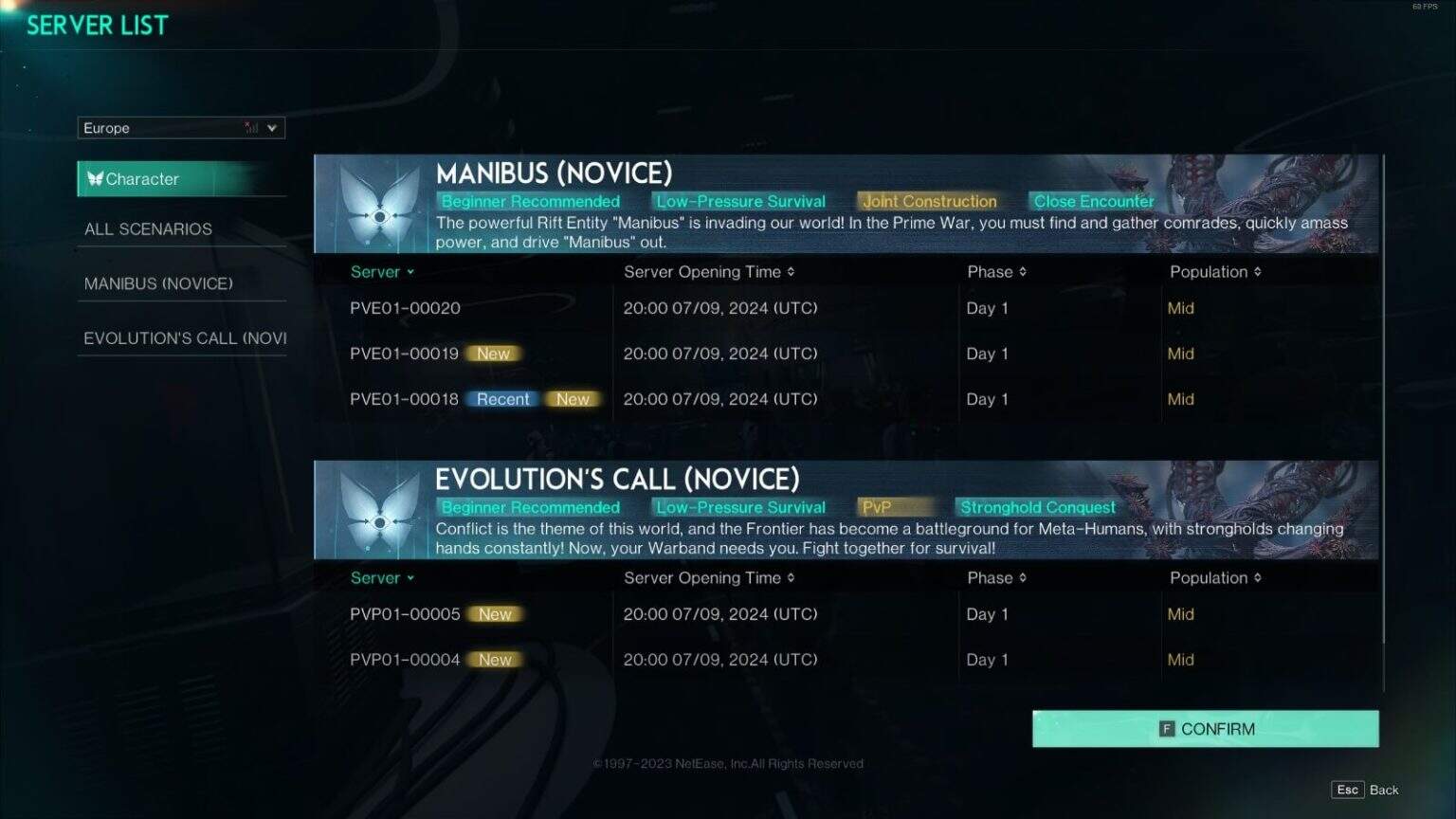Expand the Server sort dropdown in Manibus list
Viewport: 1456px width, 819px height.
[409, 272]
